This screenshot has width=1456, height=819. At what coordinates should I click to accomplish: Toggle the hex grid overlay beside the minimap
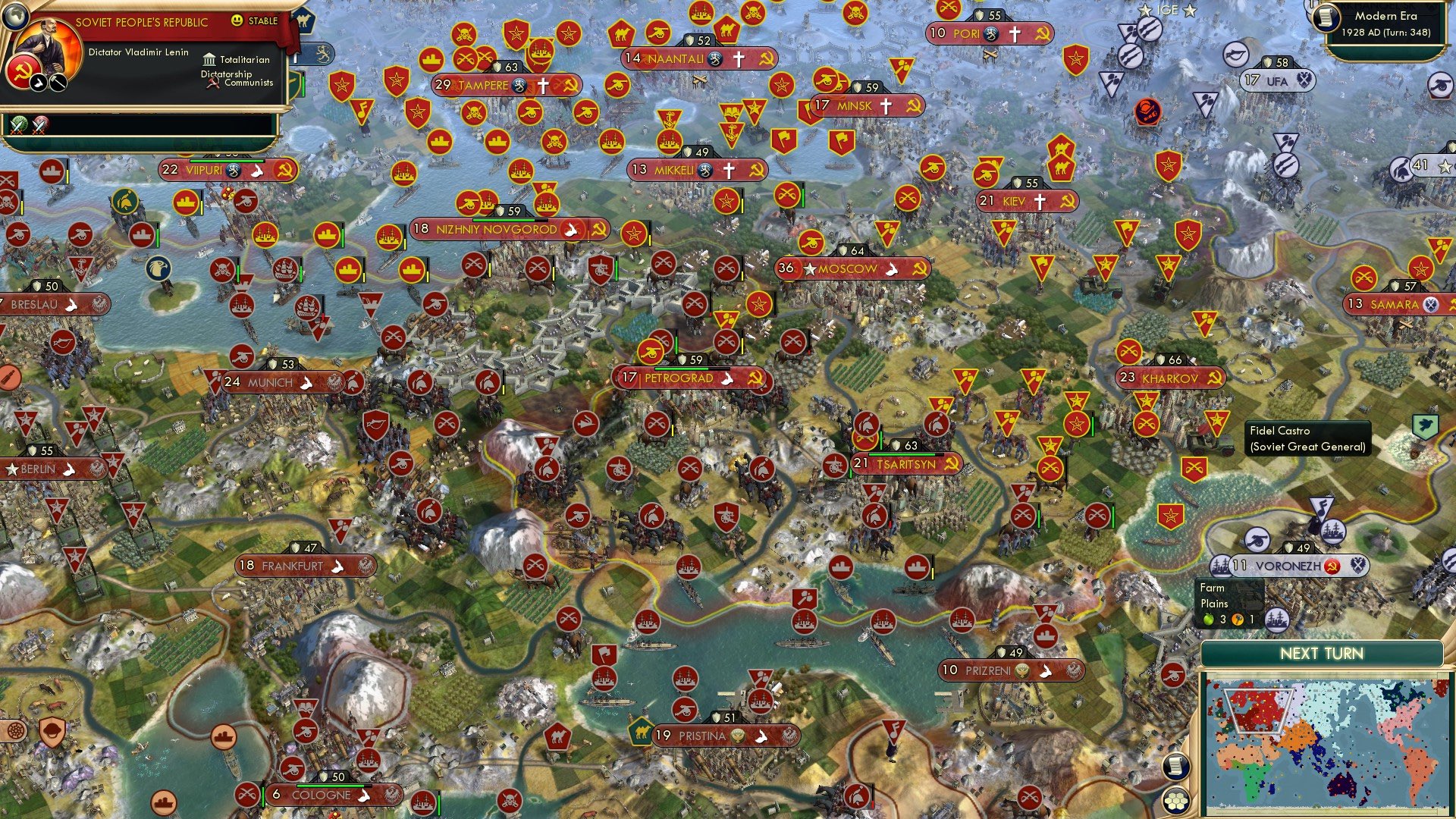[x=1175, y=802]
